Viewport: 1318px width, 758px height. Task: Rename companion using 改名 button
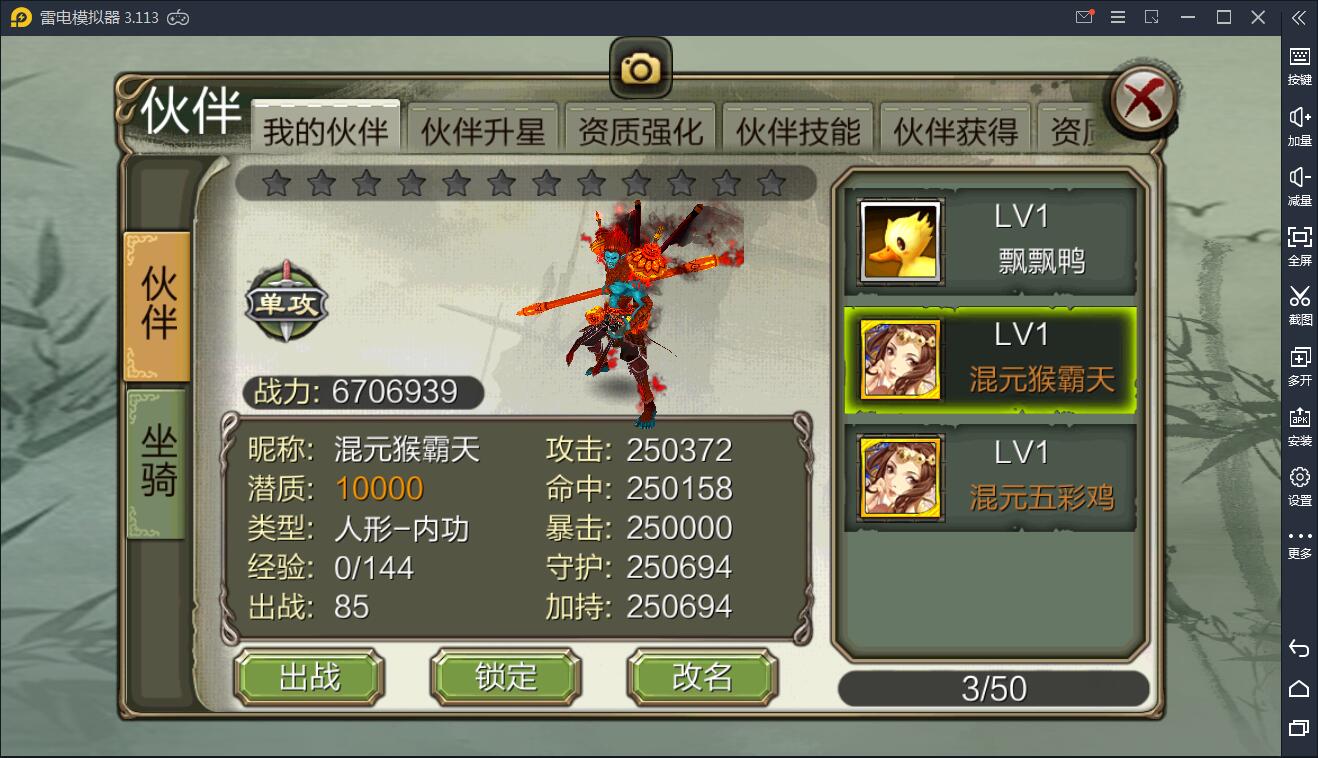point(702,677)
